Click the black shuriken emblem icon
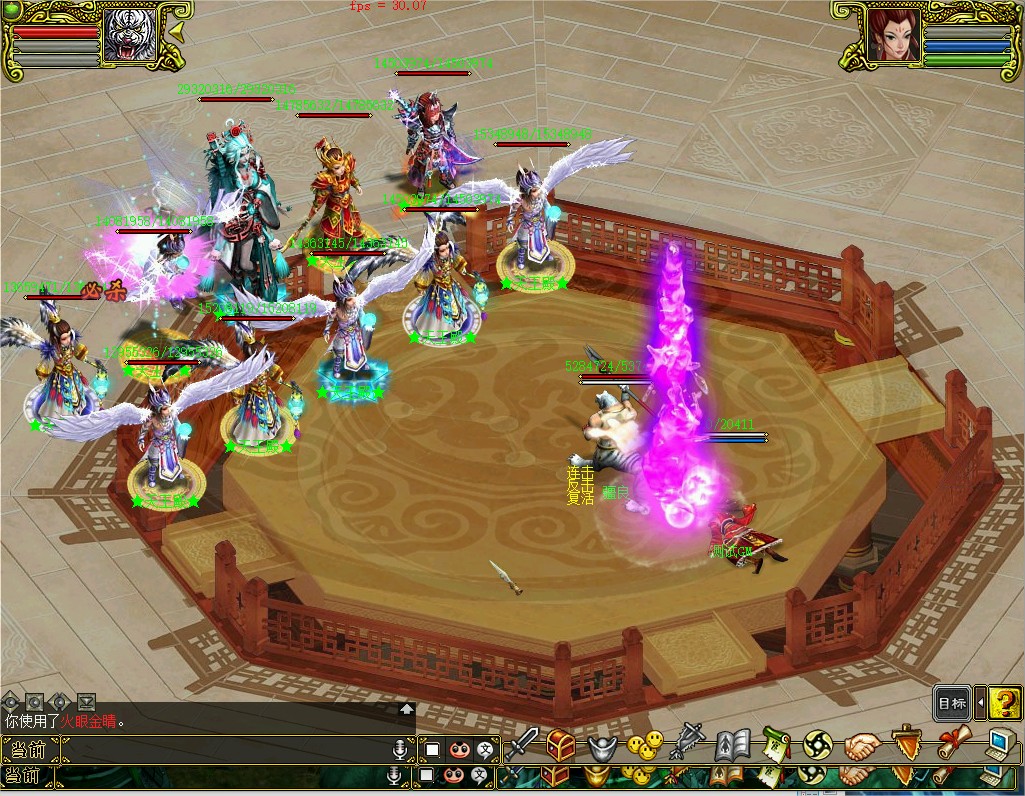Image resolution: width=1025 pixels, height=796 pixels. 817,745
